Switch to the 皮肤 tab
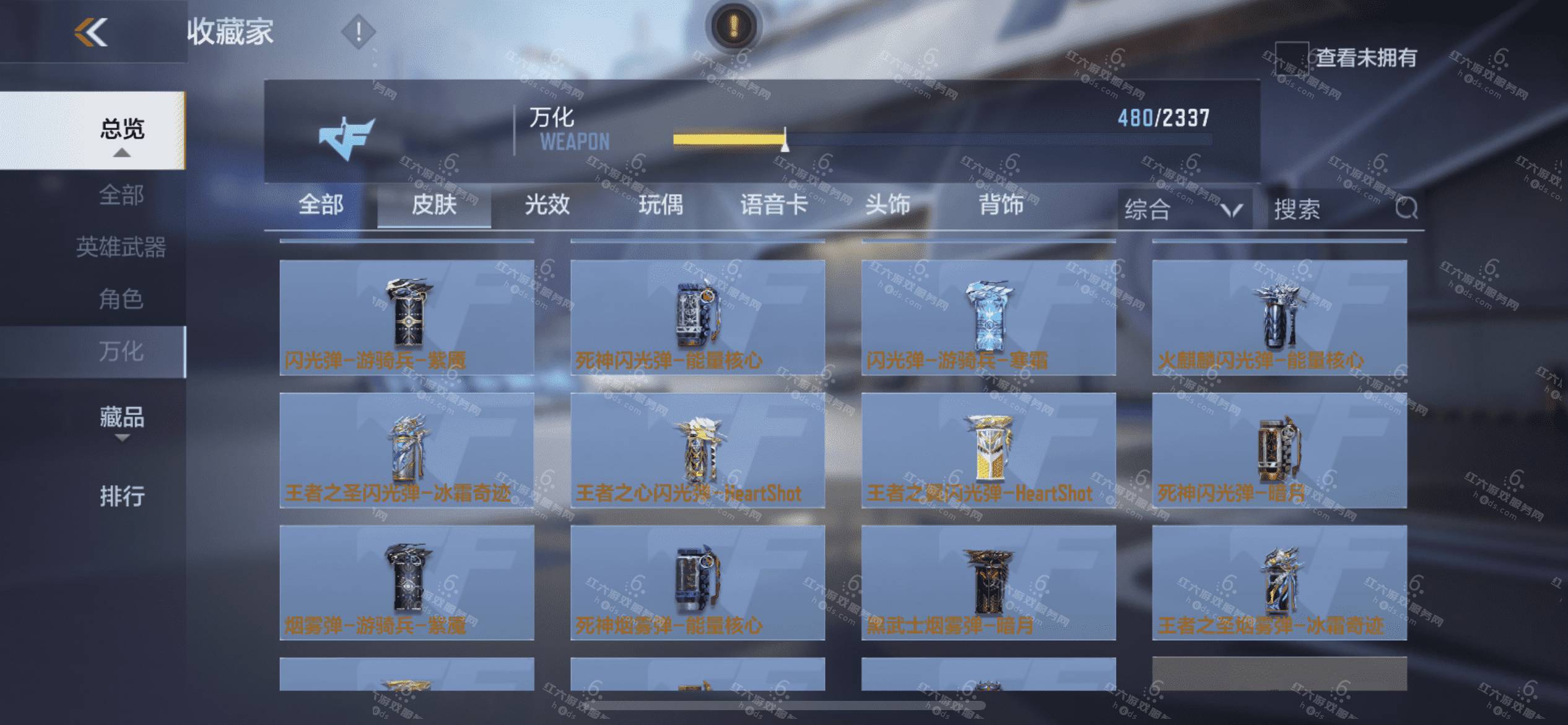 pyautogui.click(x=434, y=205)
